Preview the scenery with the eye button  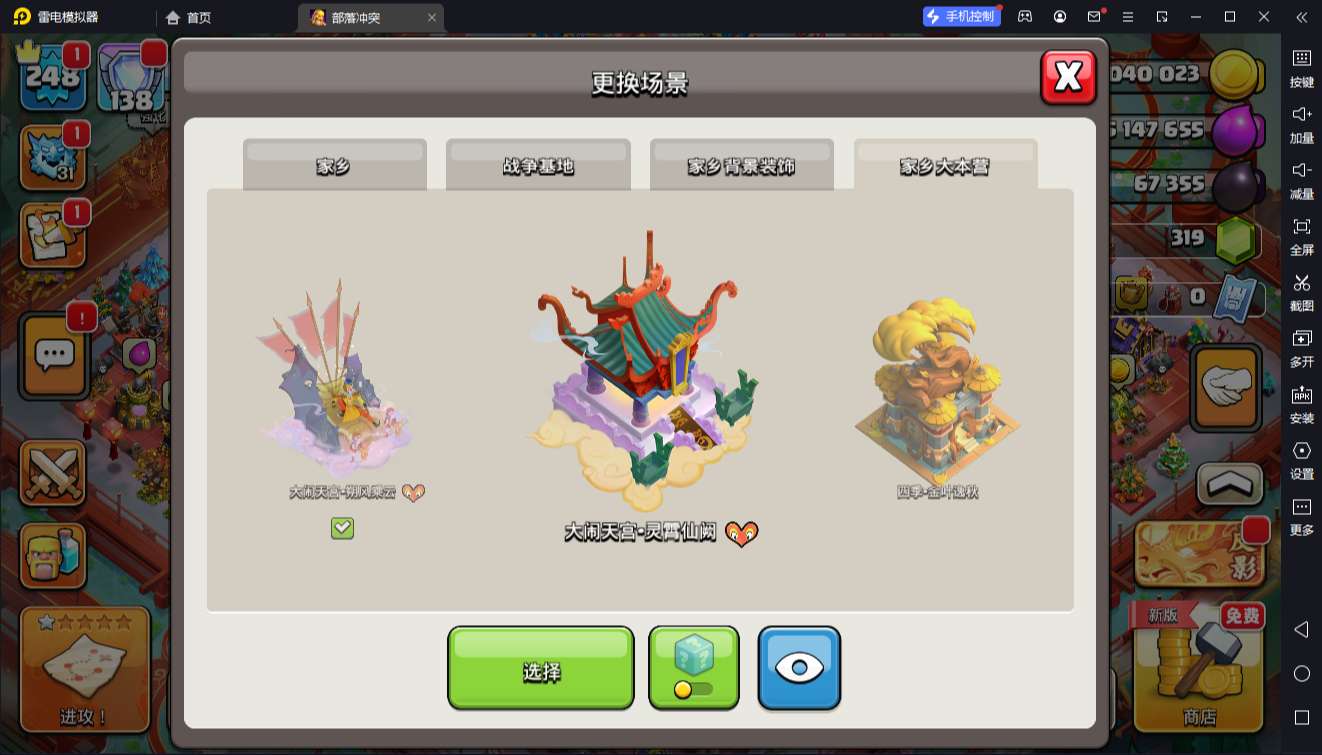coord(798,668)
